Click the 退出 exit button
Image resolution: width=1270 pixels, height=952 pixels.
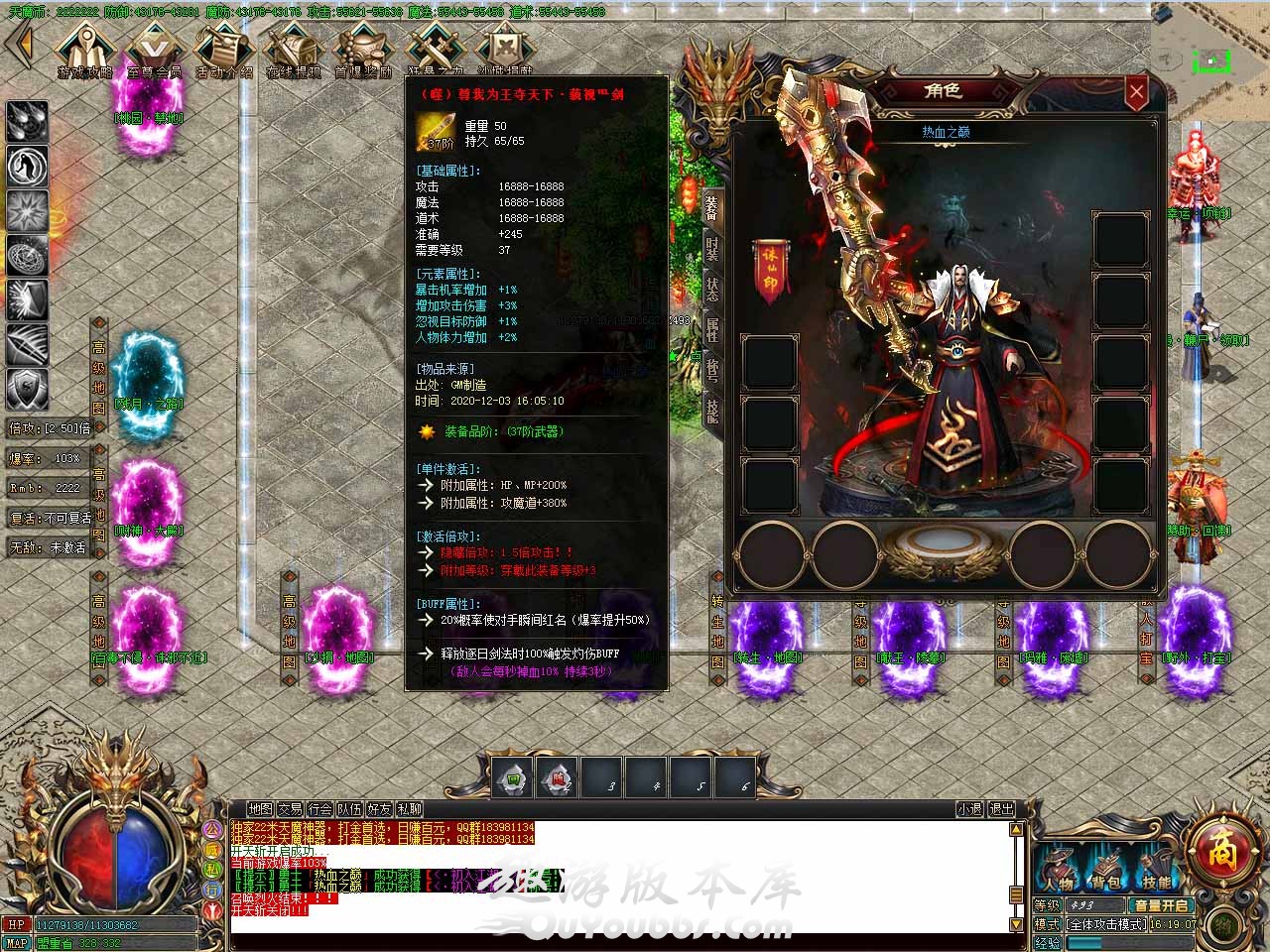pyautogui.click(x=1002, y=809)
